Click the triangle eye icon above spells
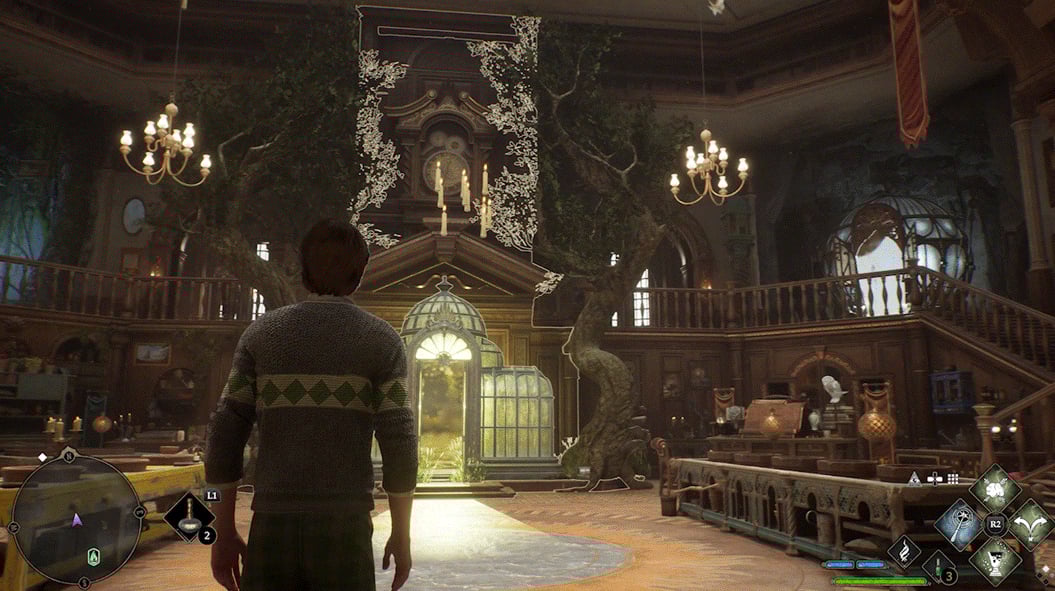The width and height of the screenshot is (1055, 591). tap(913, 479)
